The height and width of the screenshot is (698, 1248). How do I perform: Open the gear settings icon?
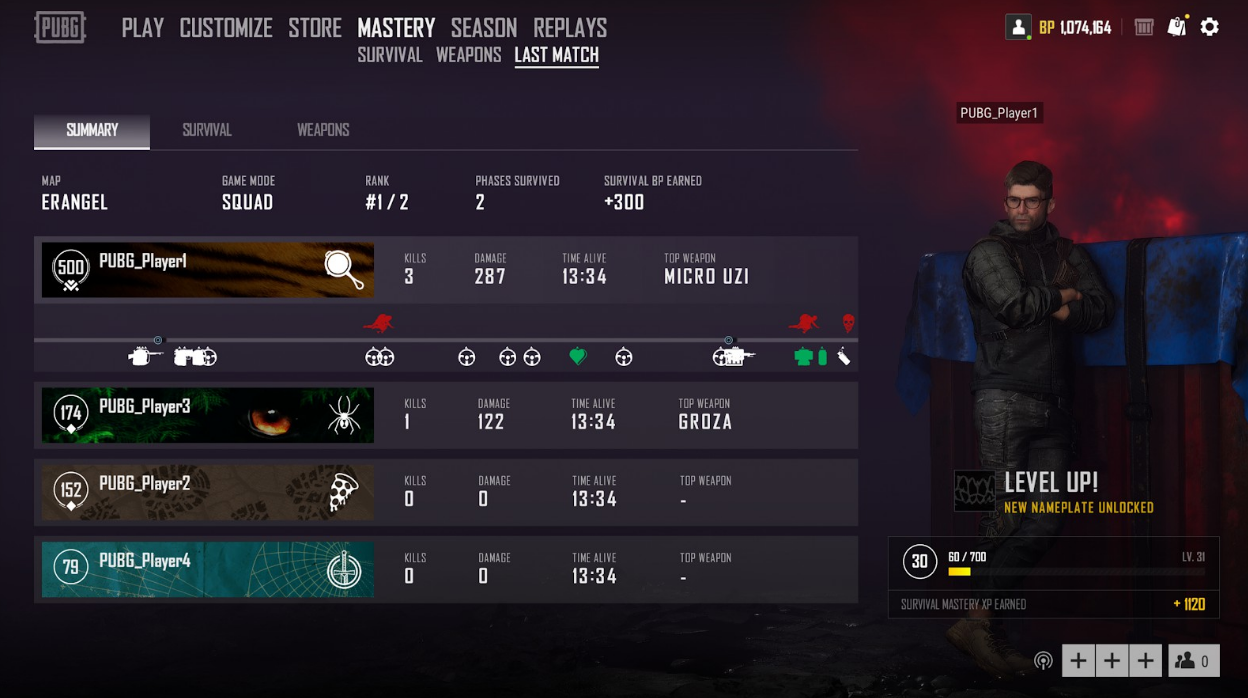(1210, 27)
